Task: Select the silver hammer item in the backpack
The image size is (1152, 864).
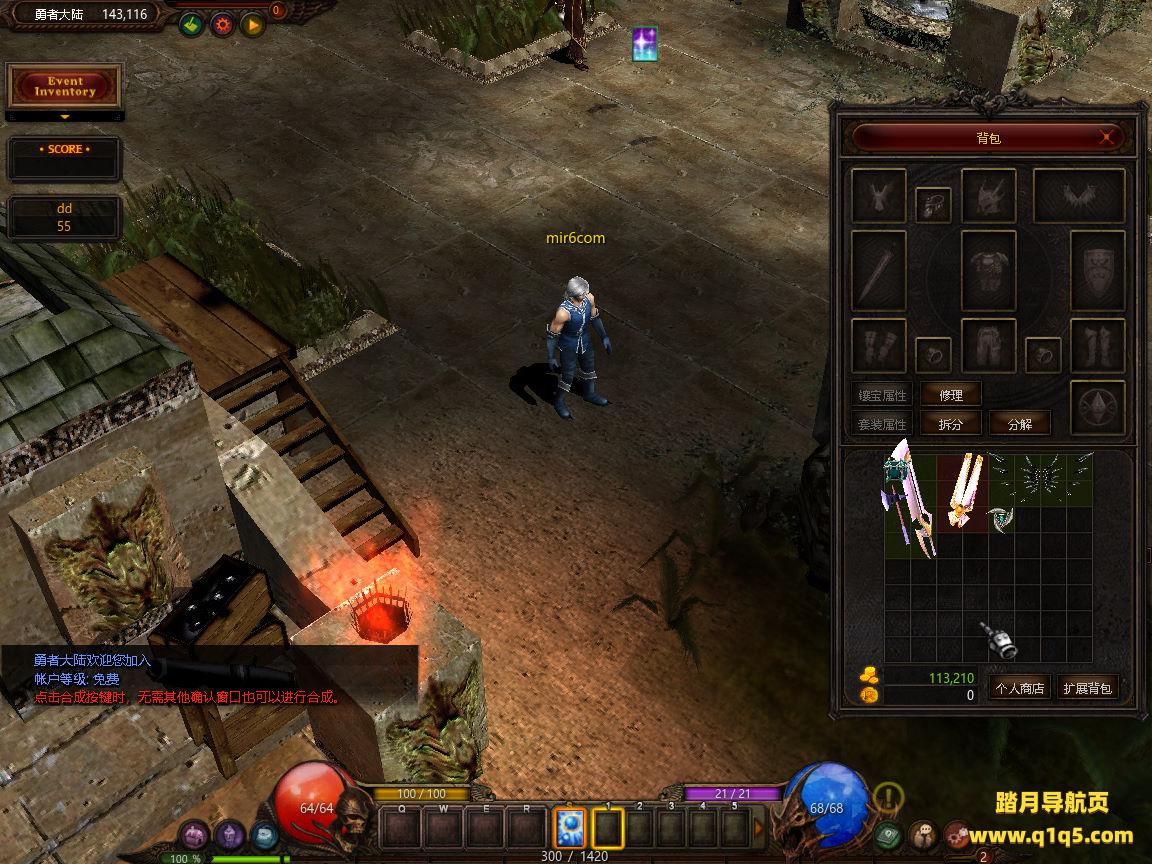Action: (998, 640)
